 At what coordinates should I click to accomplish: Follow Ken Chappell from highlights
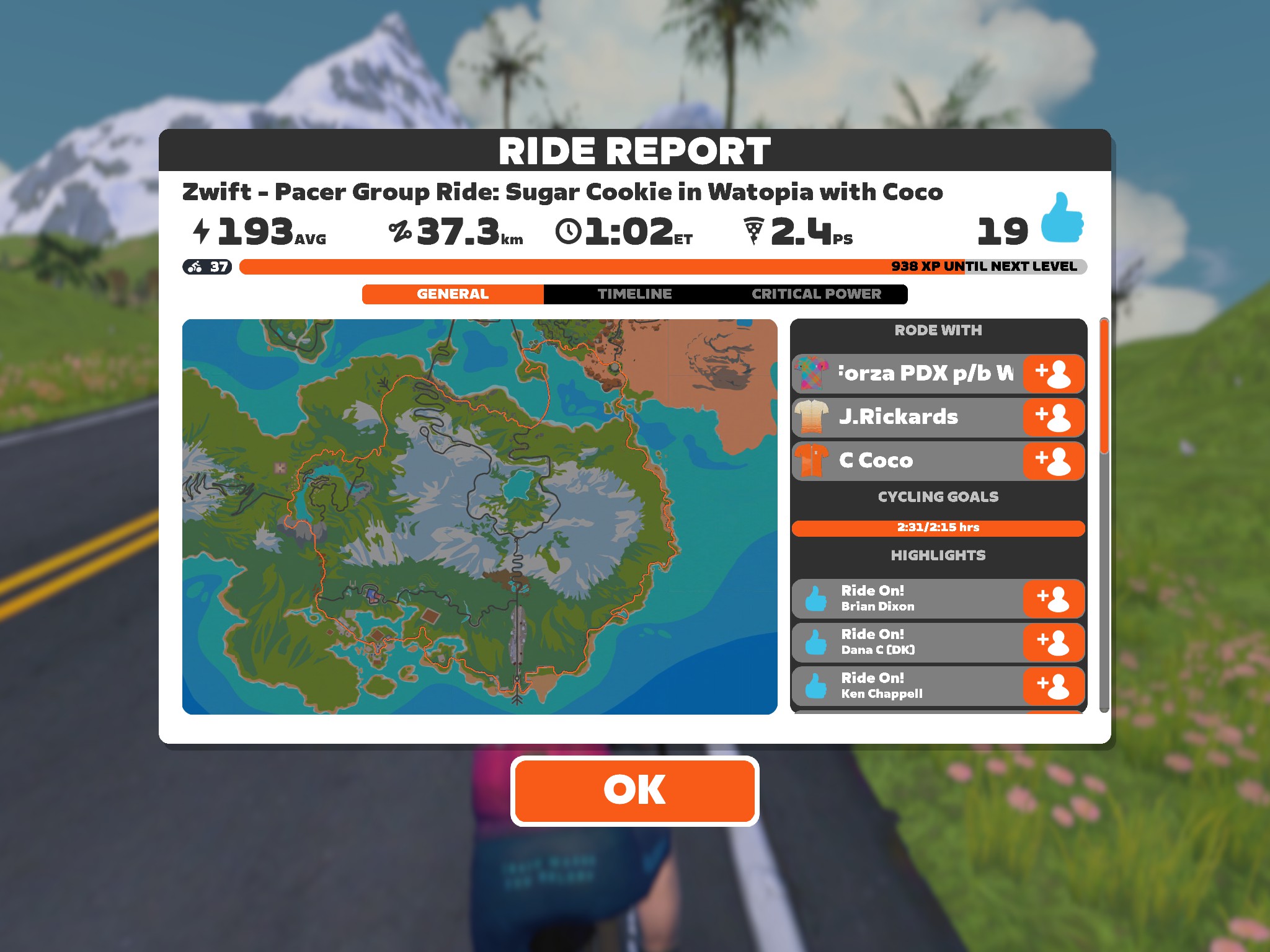1053,686
